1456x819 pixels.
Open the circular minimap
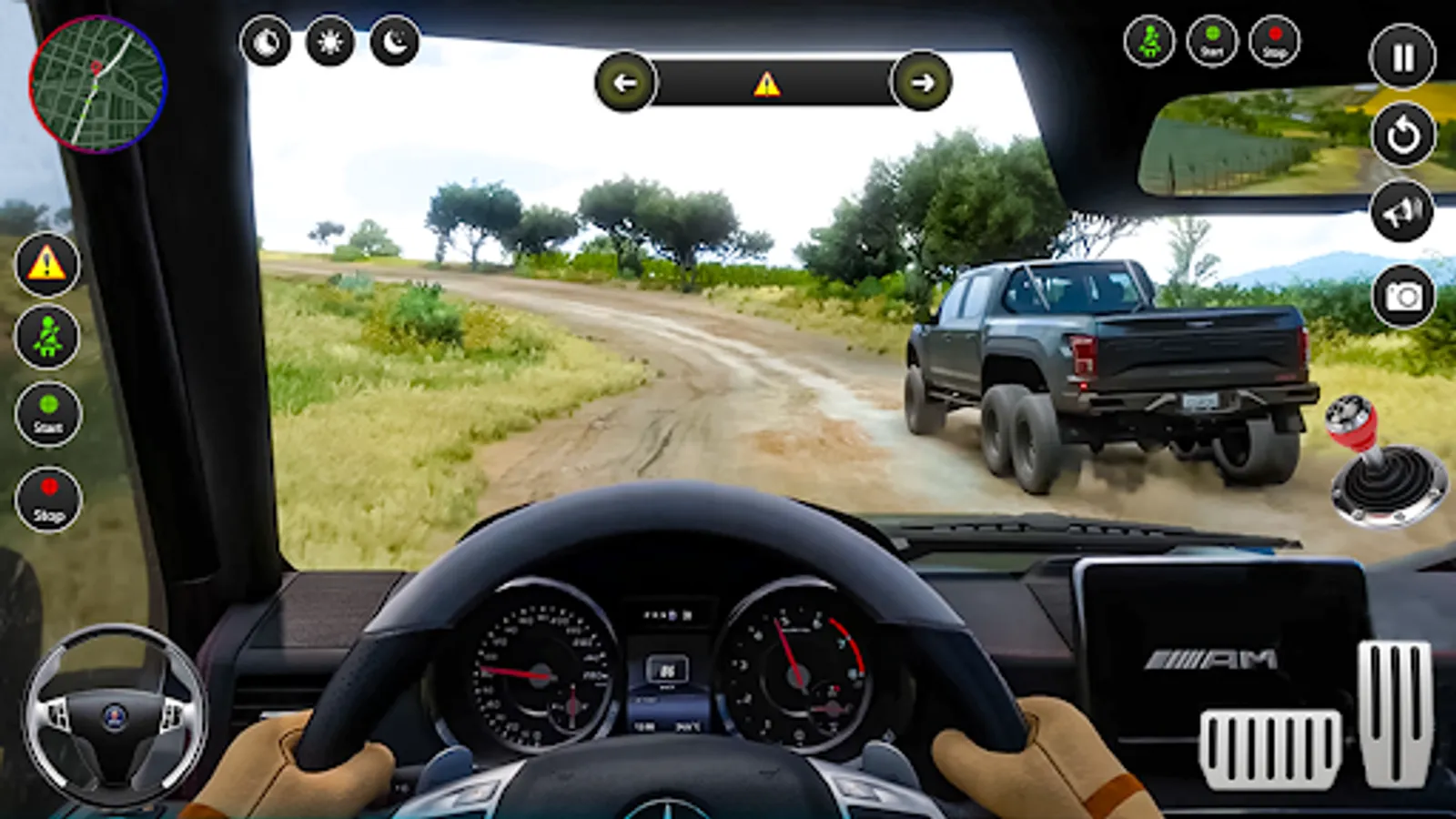tap(97, 84)
